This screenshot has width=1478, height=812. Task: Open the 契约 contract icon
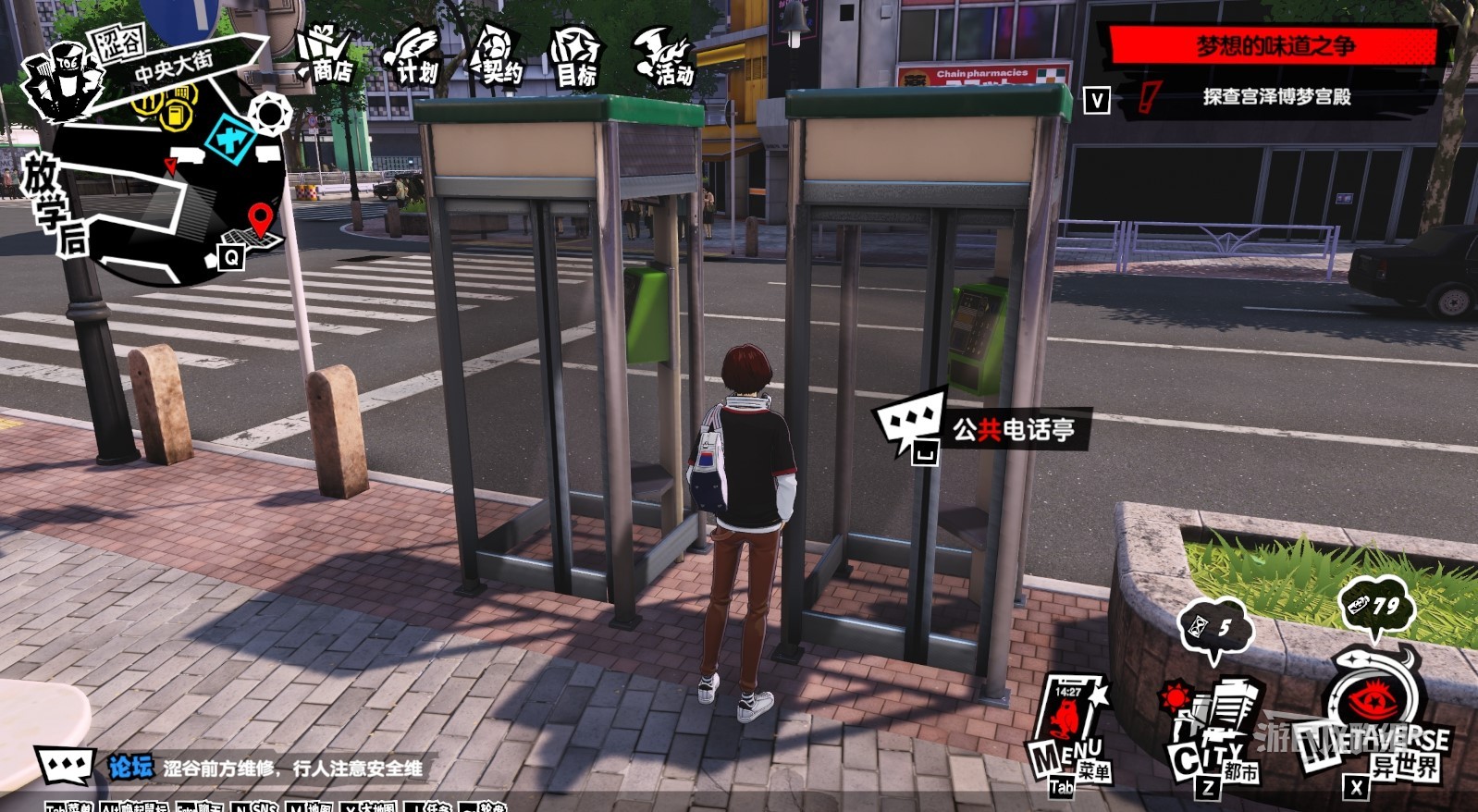[x=497, y=57]
